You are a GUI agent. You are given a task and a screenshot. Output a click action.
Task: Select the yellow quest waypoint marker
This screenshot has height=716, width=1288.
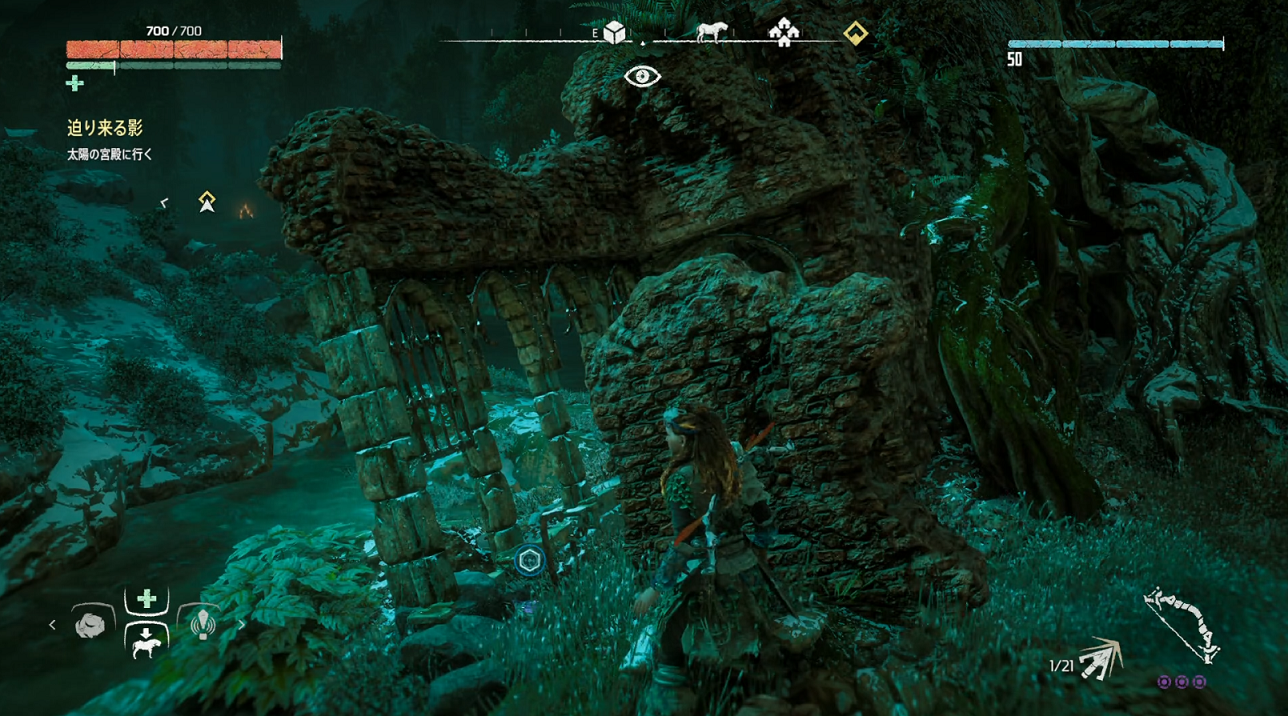207,201
